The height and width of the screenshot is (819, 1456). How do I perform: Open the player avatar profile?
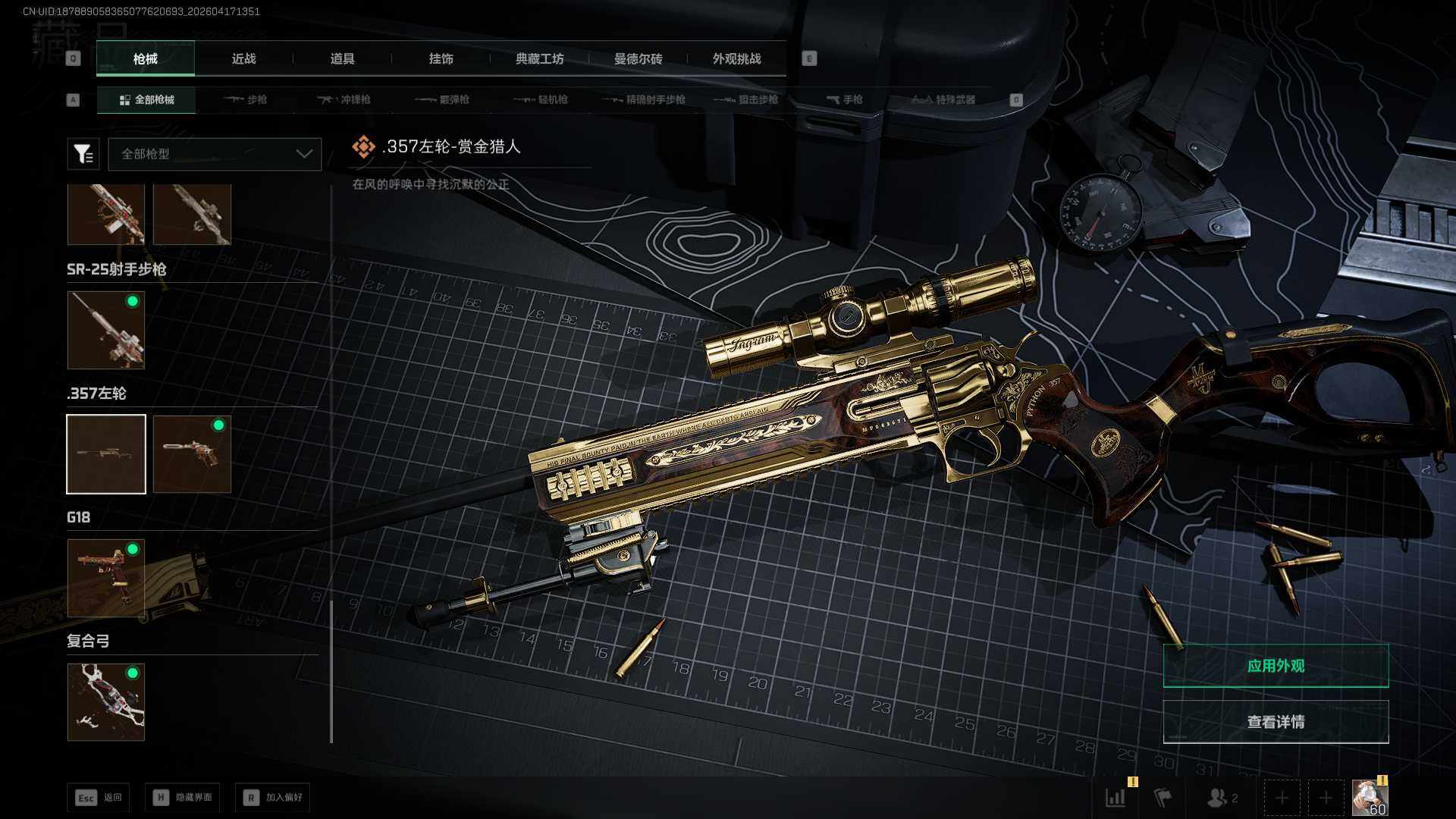[1370, 798]
